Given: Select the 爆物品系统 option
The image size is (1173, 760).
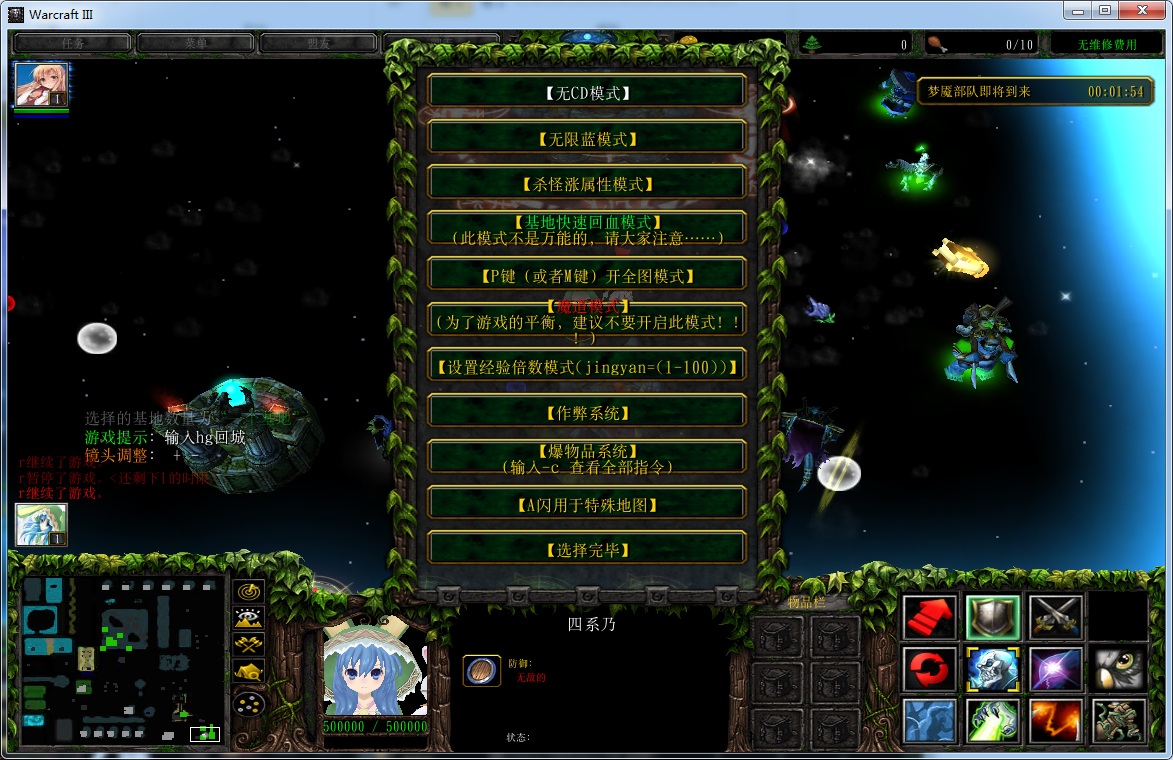Looking at the screenshot, I should point(587,458).
